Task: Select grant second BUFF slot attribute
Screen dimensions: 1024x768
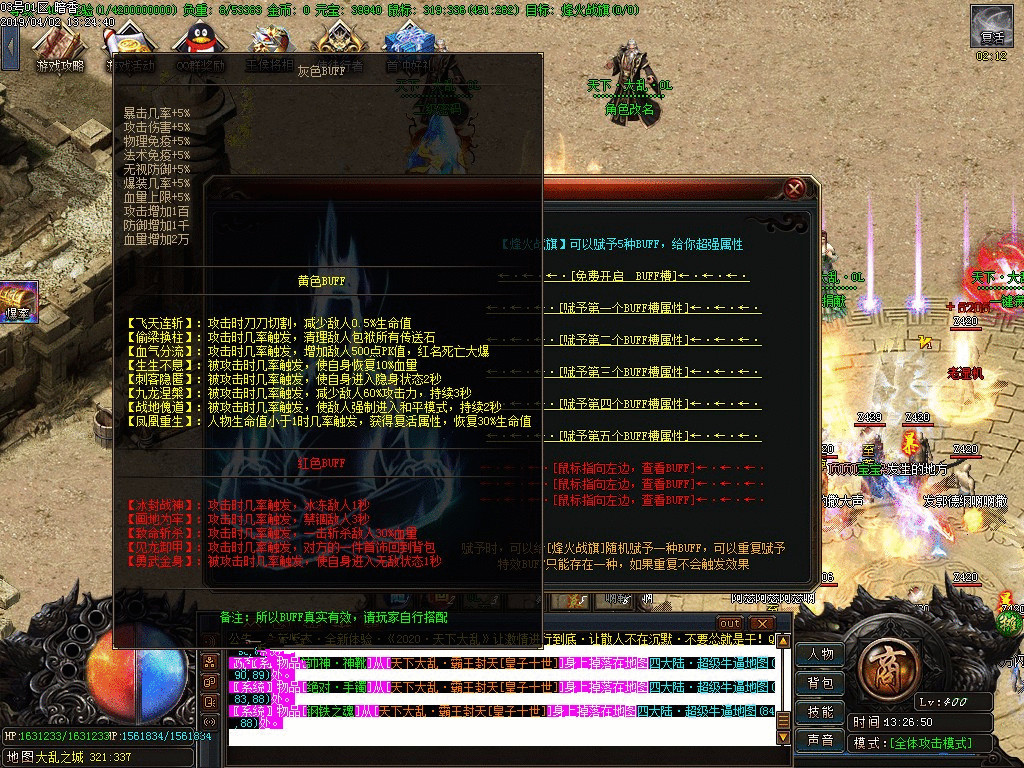Action: click(625, 340)
